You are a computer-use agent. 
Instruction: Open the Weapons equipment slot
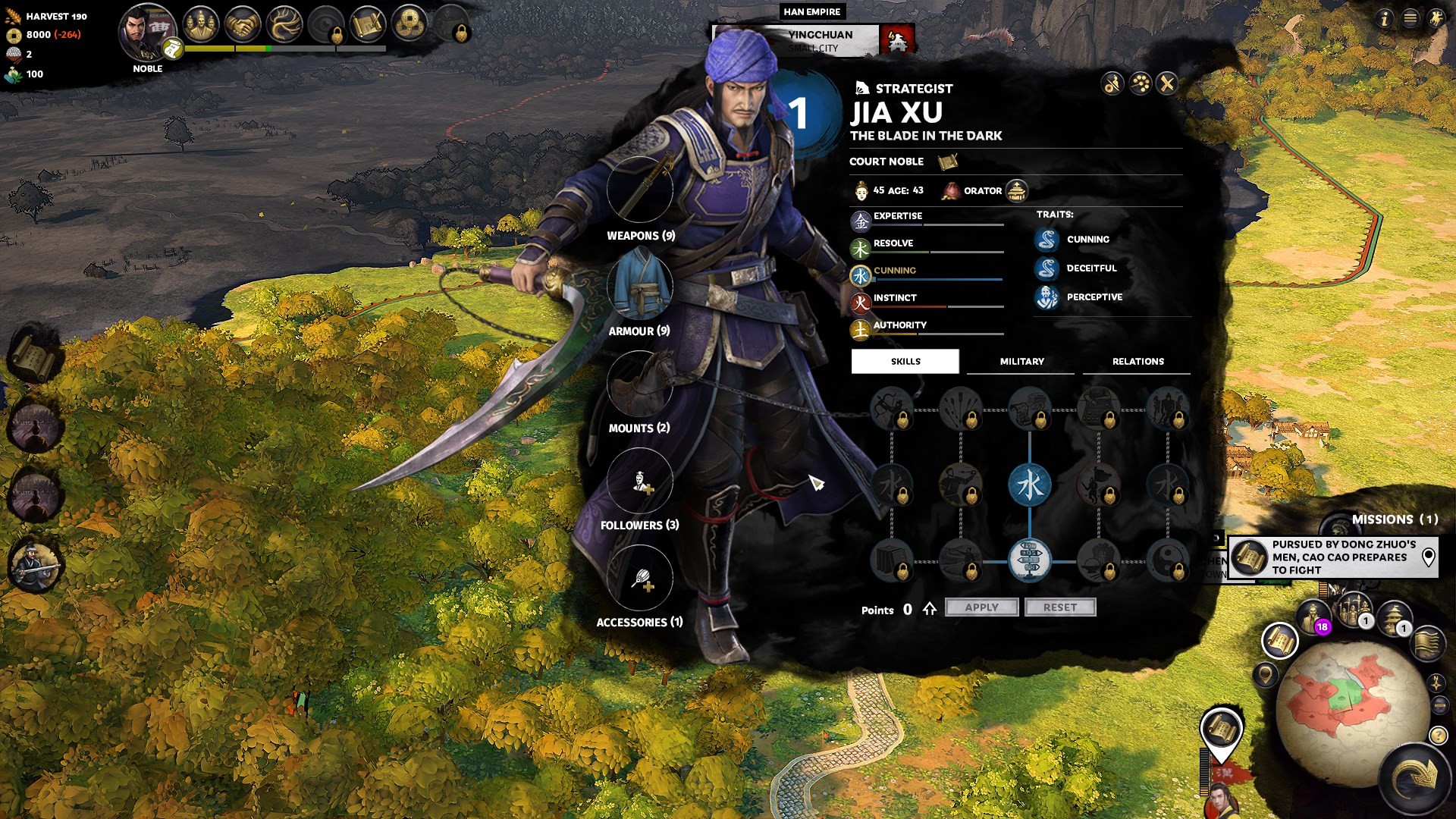coord(640,190)
